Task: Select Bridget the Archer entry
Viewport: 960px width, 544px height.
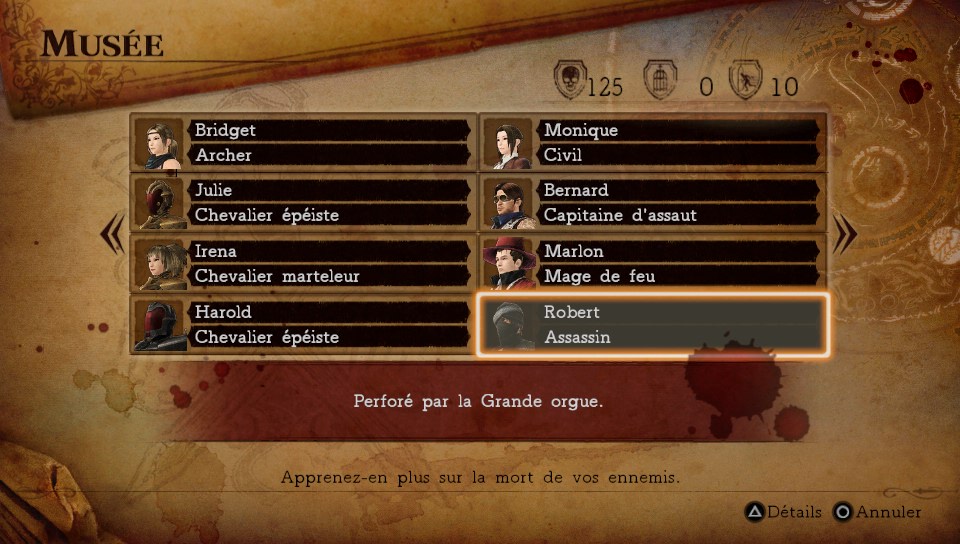Action: (302, 143)
